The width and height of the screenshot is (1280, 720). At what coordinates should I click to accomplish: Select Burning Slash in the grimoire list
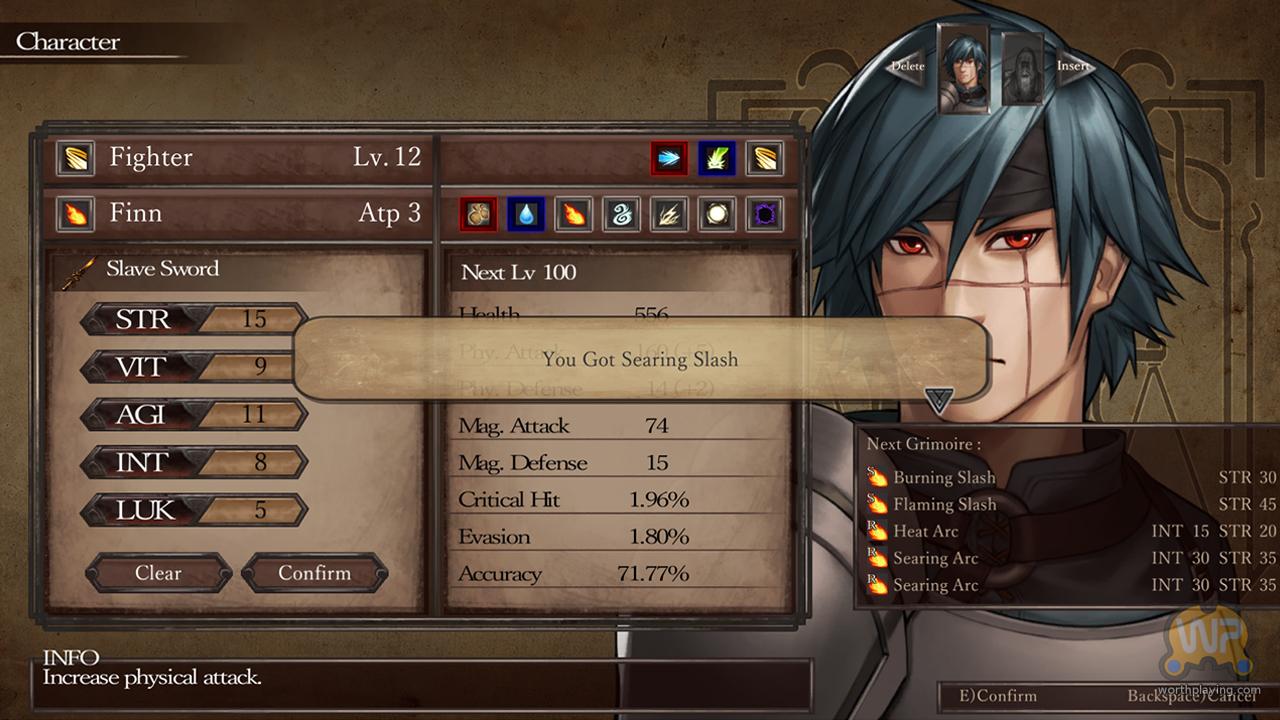point(943,478)
